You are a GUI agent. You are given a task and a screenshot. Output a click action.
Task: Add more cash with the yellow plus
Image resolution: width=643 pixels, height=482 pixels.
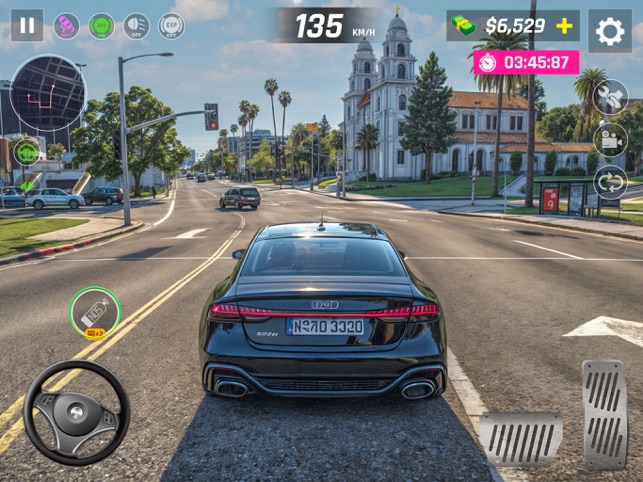tap(565, 26)
